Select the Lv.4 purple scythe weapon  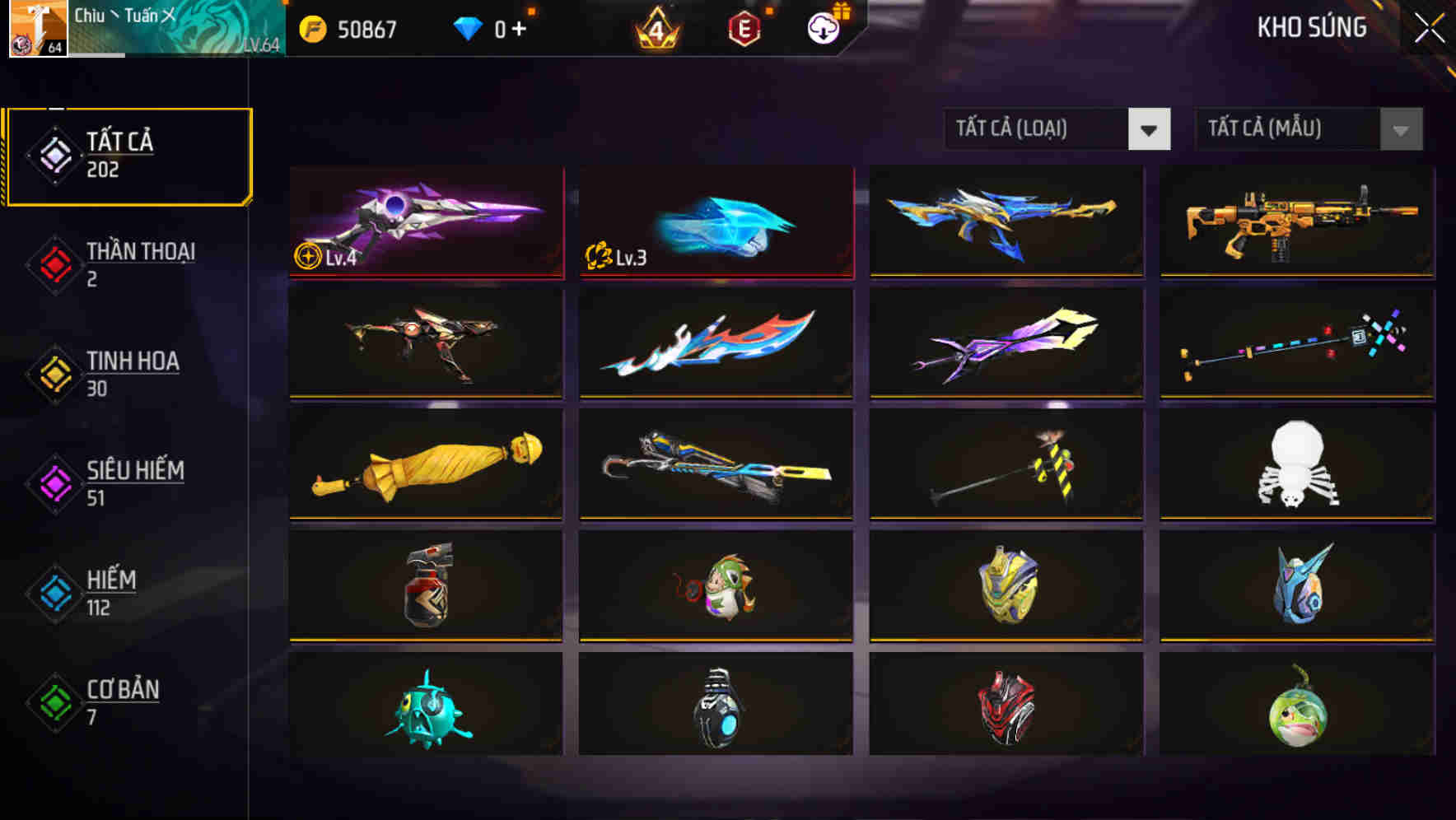(x=425, y=222)
